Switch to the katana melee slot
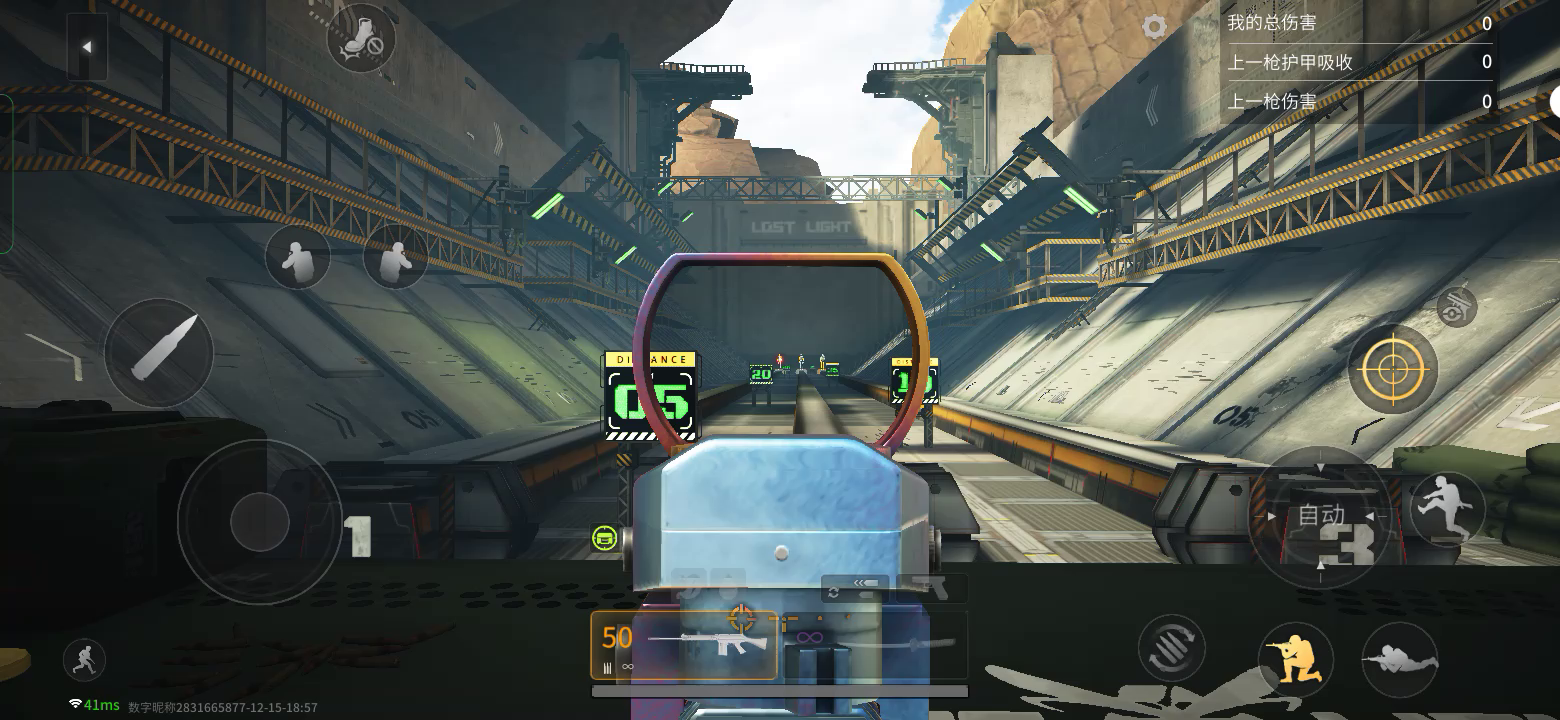This screenshot has height=720, width=1560. pyautogui.click(x=873, y=645)
